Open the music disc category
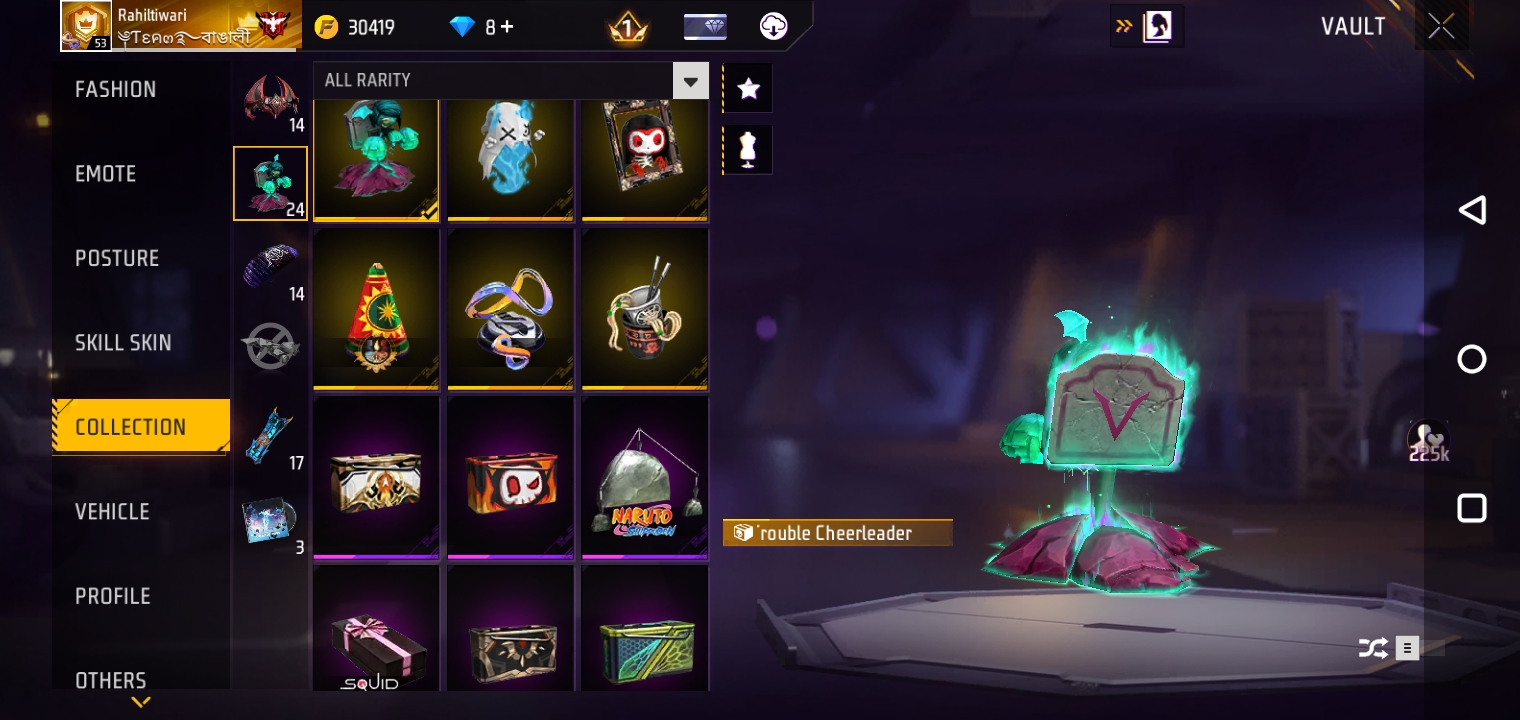 [270, 518]
